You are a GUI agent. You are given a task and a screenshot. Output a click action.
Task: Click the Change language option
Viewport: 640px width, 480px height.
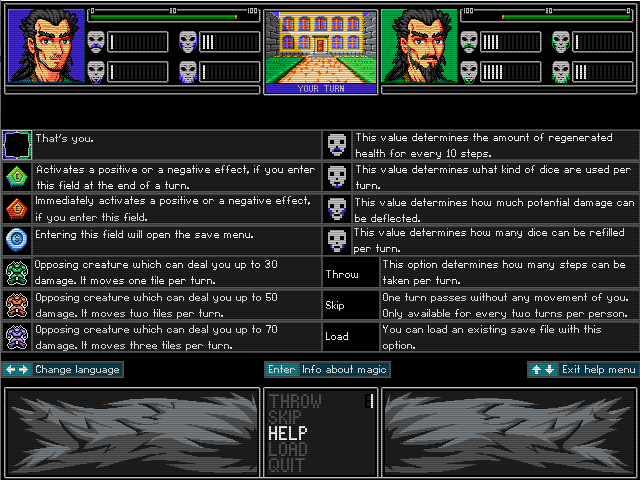click(62, 370)
